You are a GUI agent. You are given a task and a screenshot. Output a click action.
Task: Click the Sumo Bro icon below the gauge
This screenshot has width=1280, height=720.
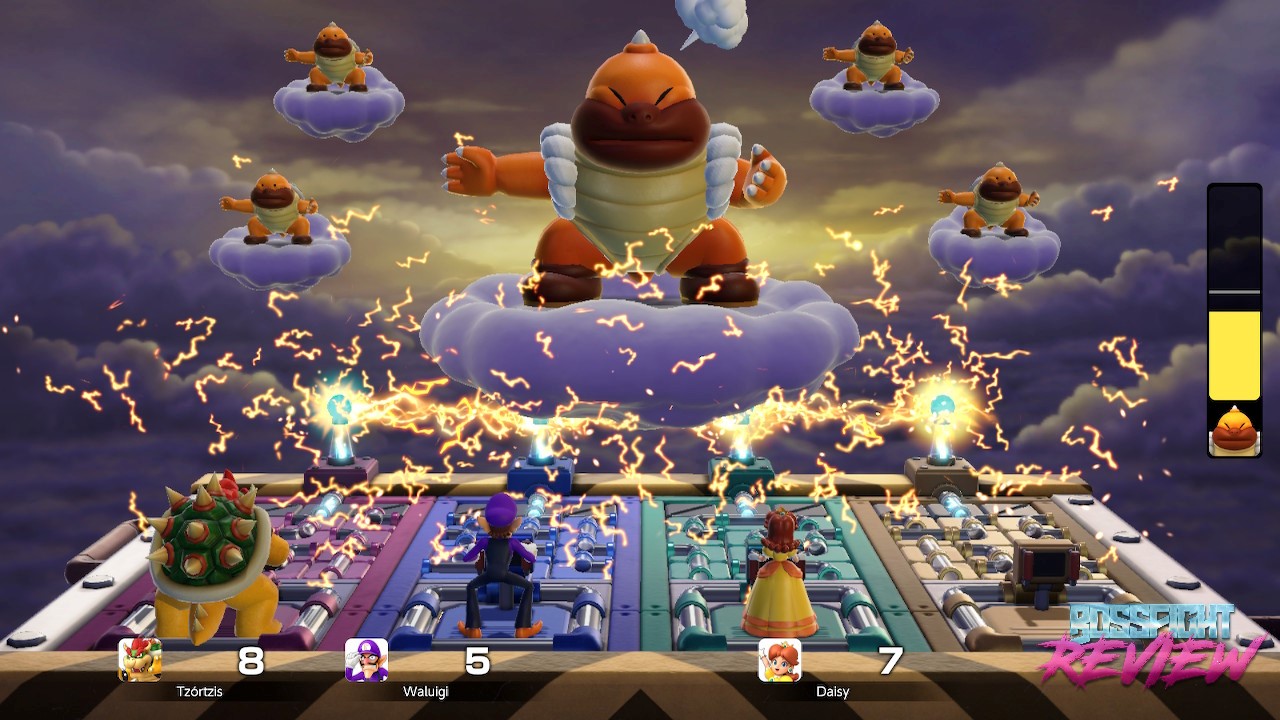[x=1234, y=431]
